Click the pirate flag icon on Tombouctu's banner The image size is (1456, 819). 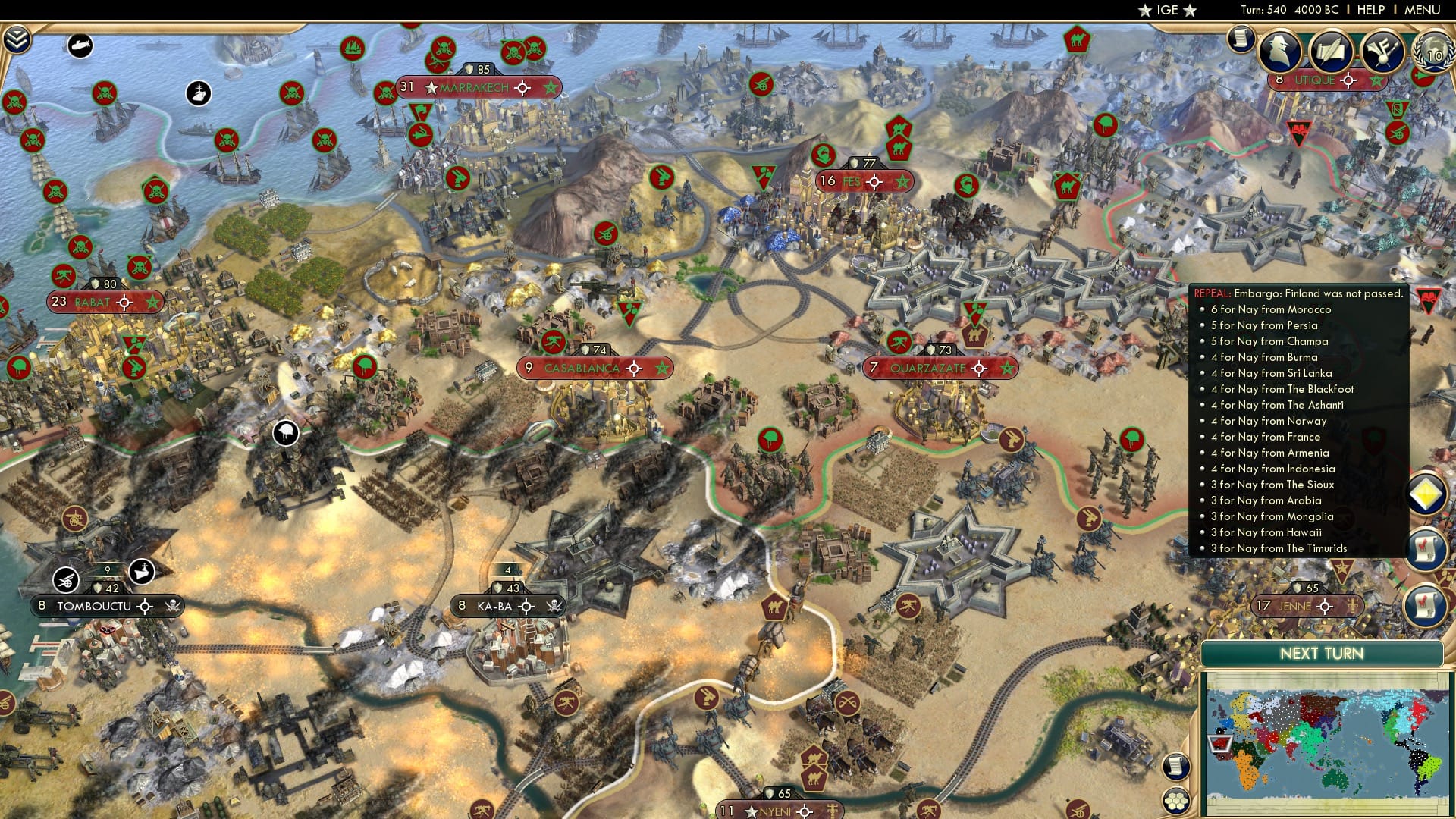[173, 607]
